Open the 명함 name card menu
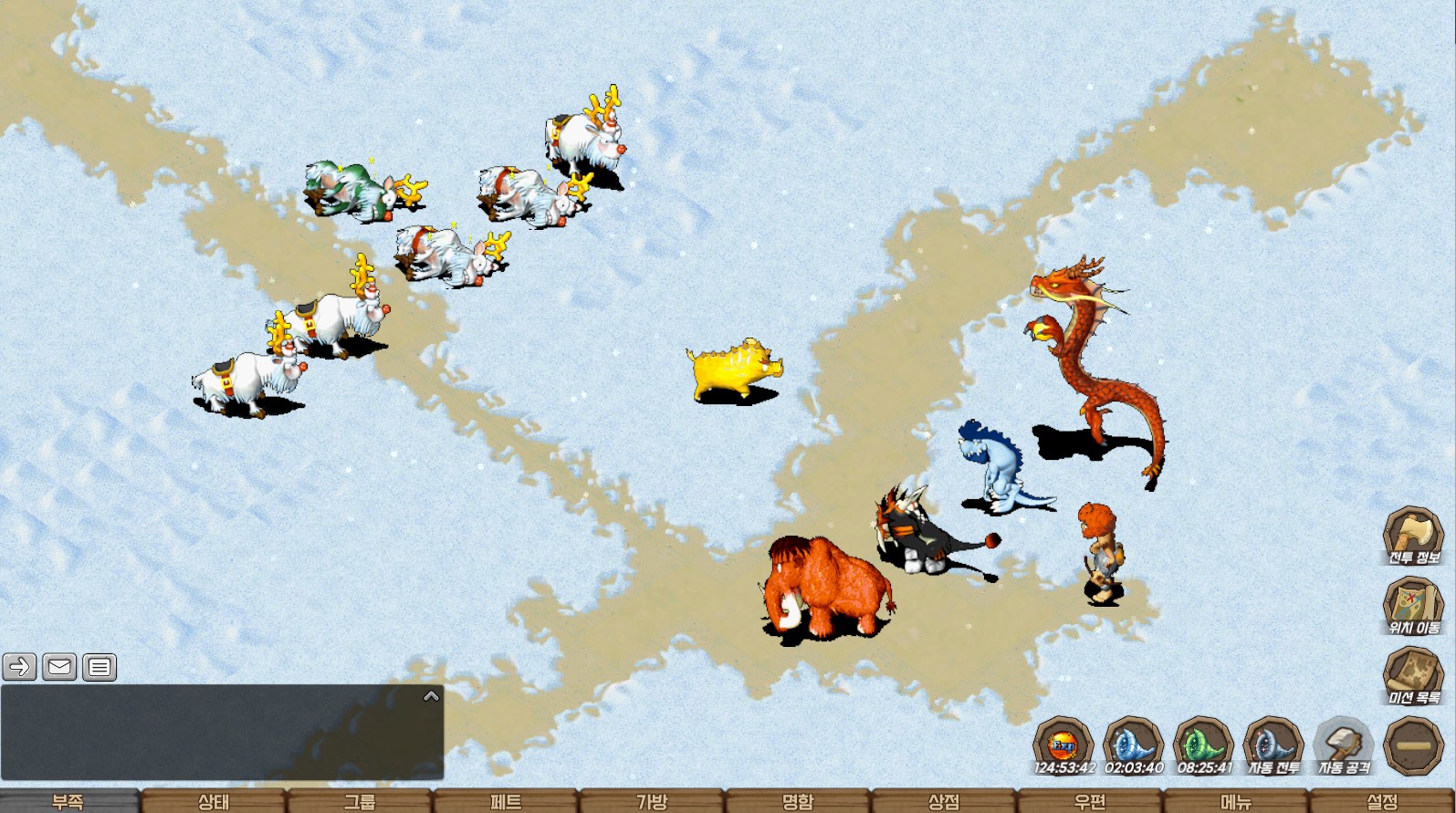Image resolution: width=1456 pixels, height=813 pixels. pos(798,801)
